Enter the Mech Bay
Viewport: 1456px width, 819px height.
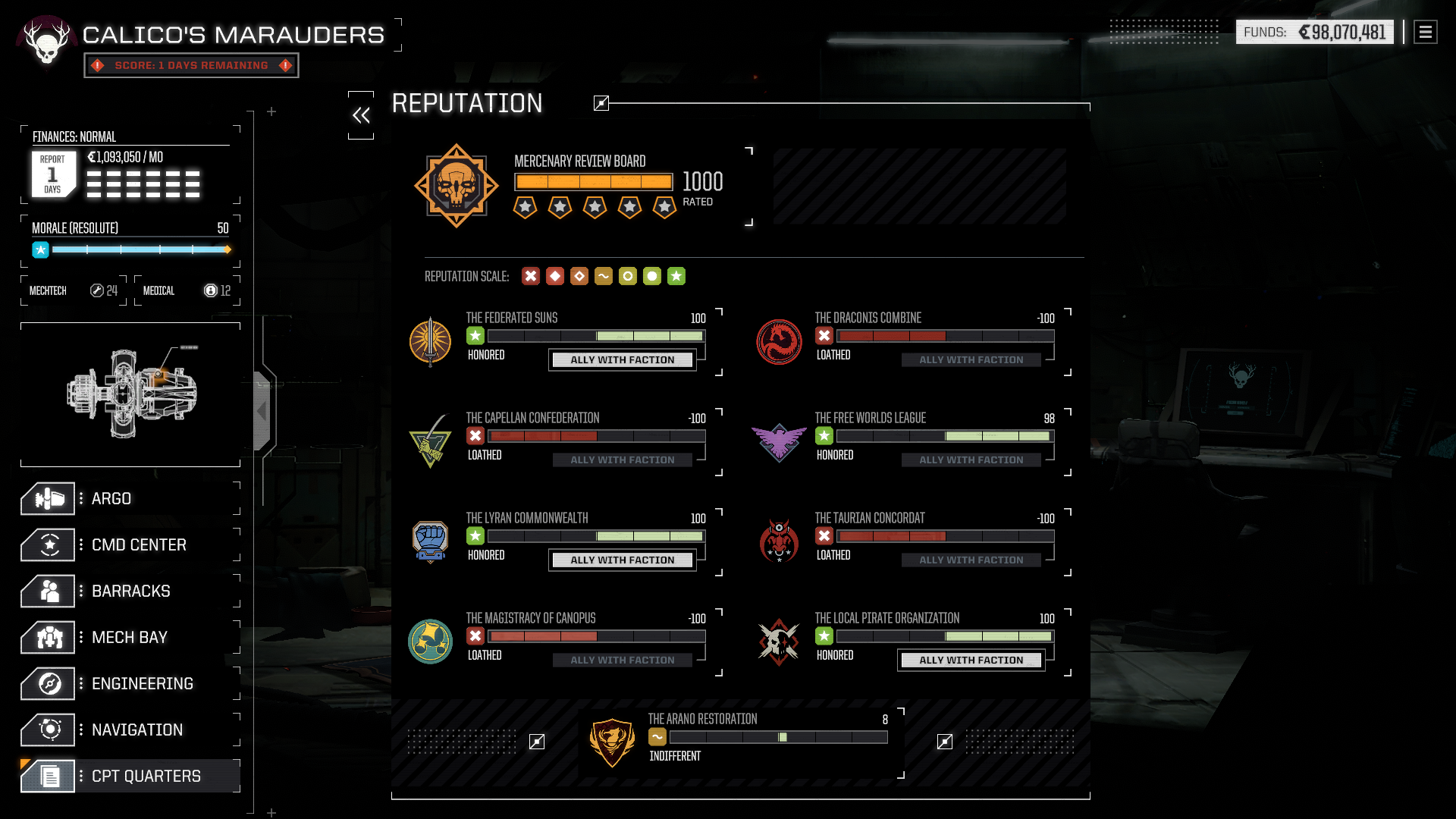129,638
